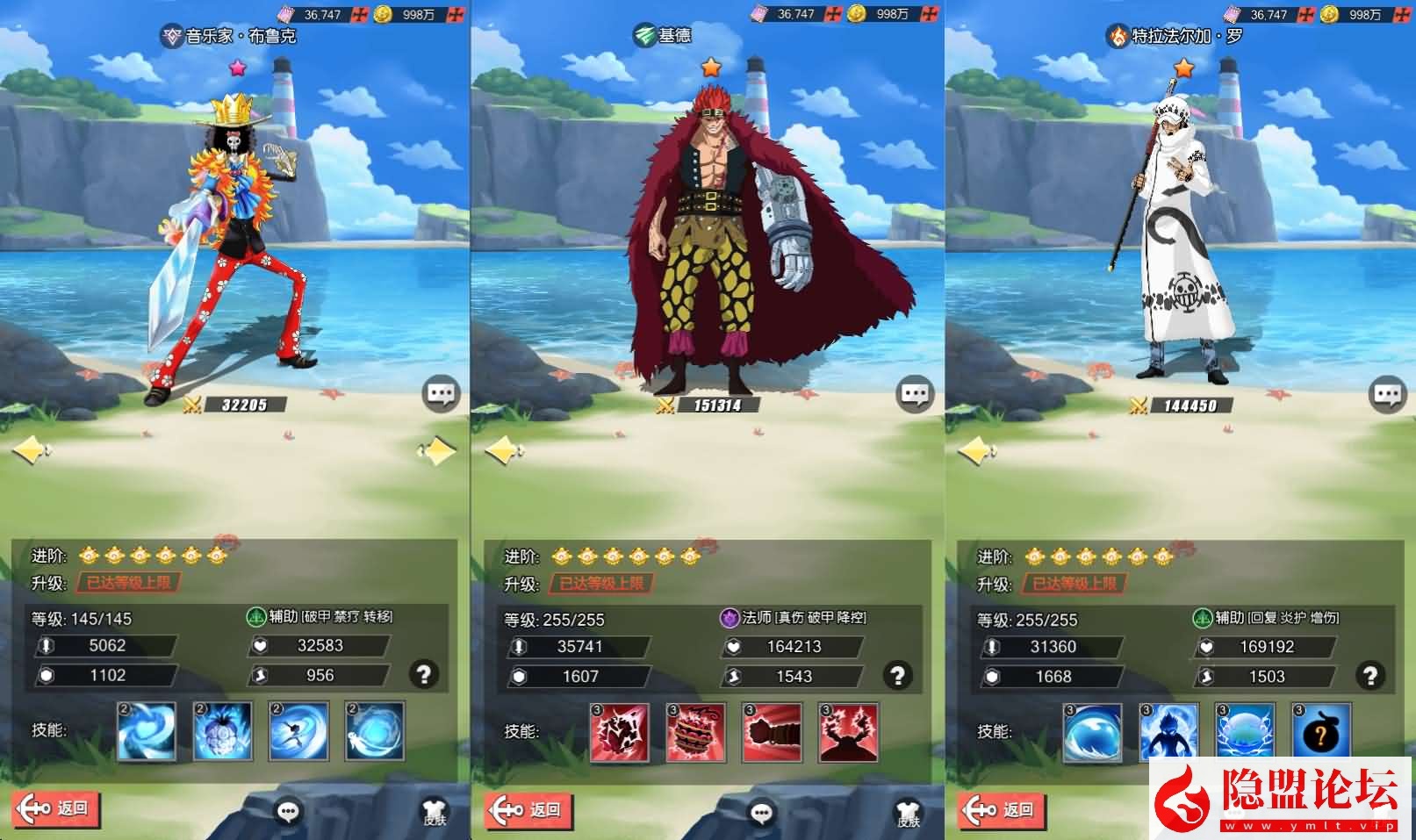Open stat help beside Kid's 1543 value
Screen dimensions: 1416x840
click(x=897, y=675)
